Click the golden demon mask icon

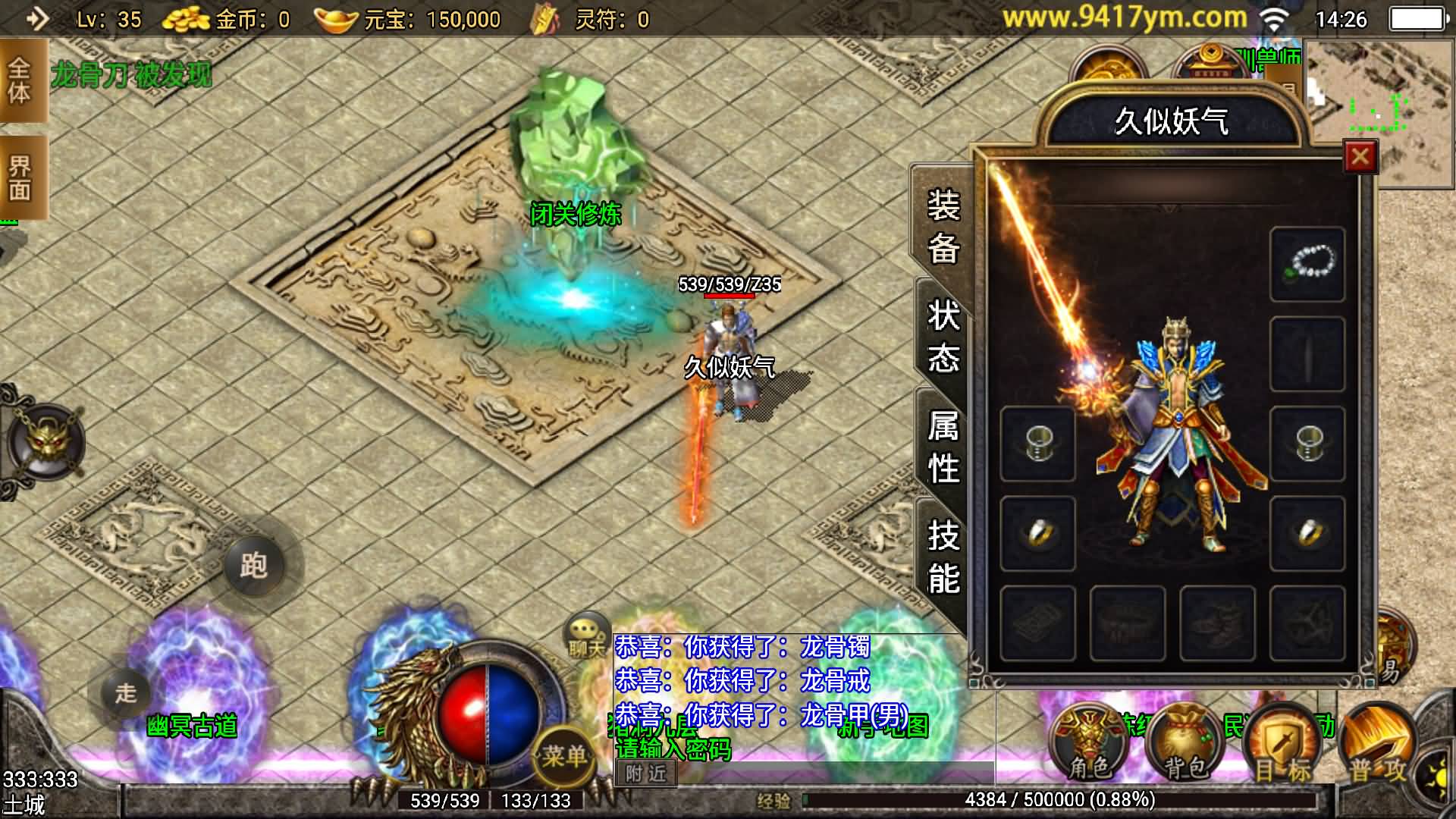tap(45, 441)
